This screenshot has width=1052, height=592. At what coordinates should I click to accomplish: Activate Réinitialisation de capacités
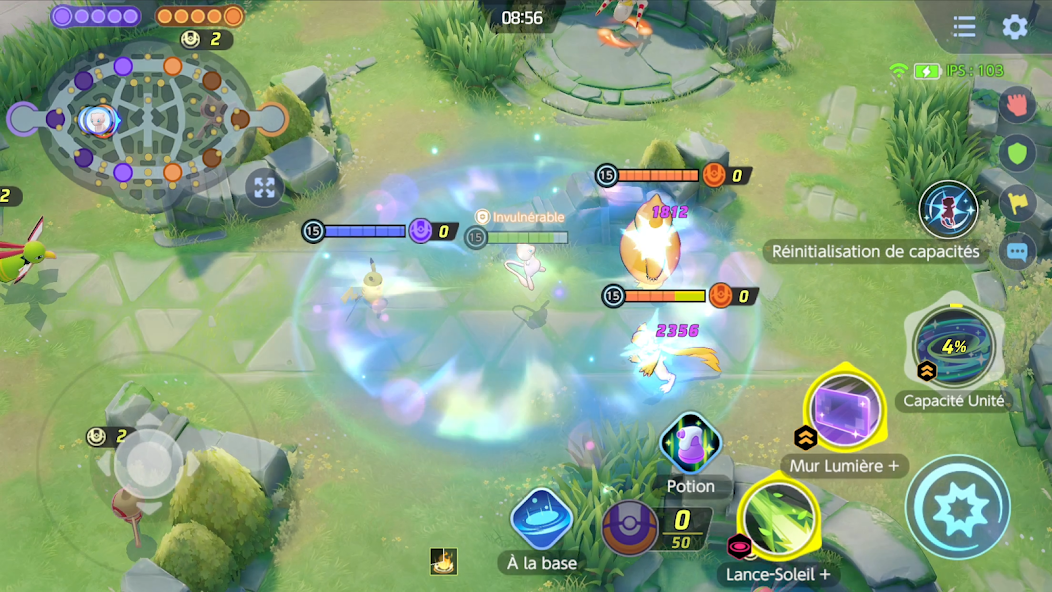[947, 210]
